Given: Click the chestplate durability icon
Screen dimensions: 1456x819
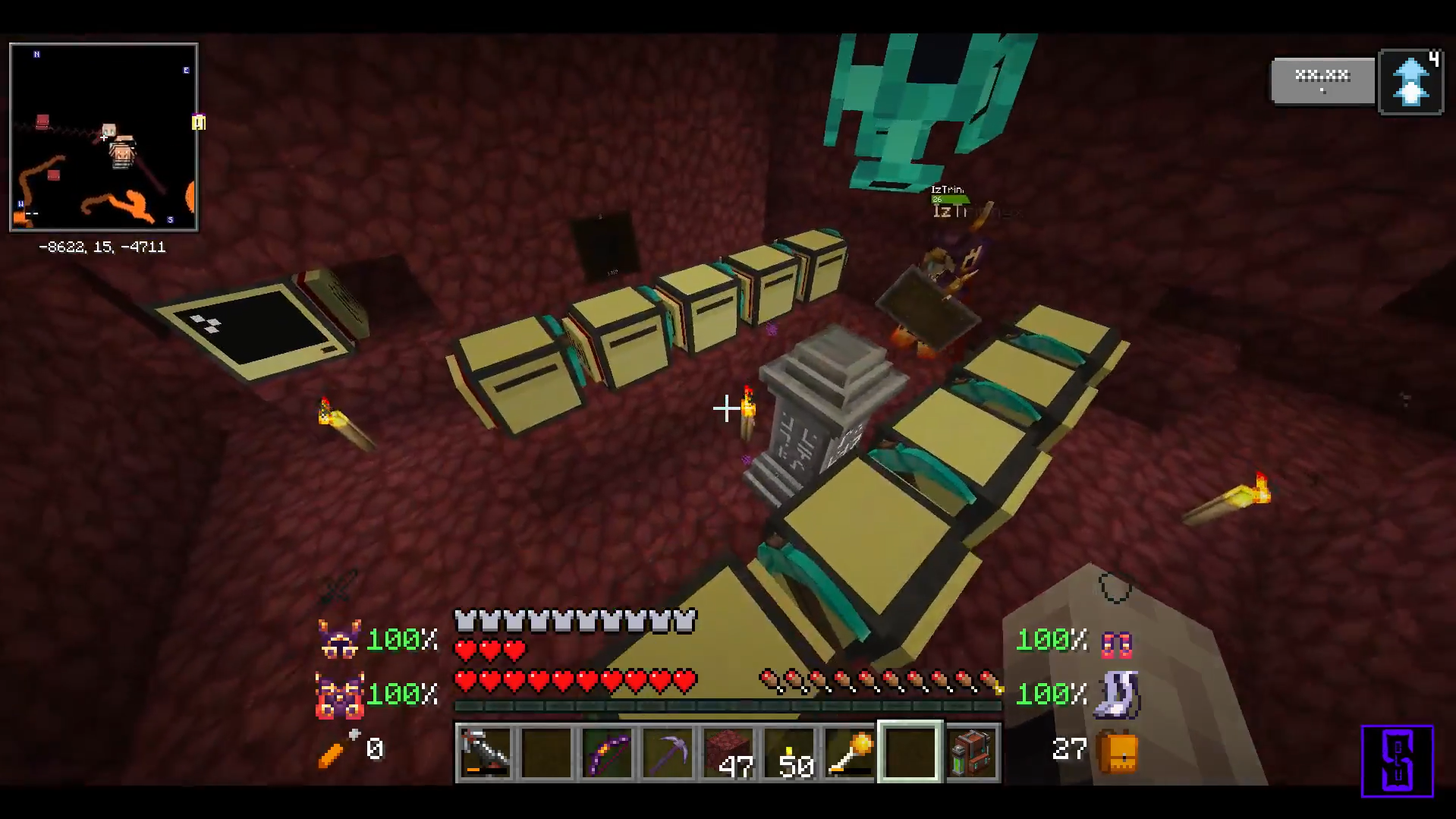Looking at the screenshot, I should 339,695.
